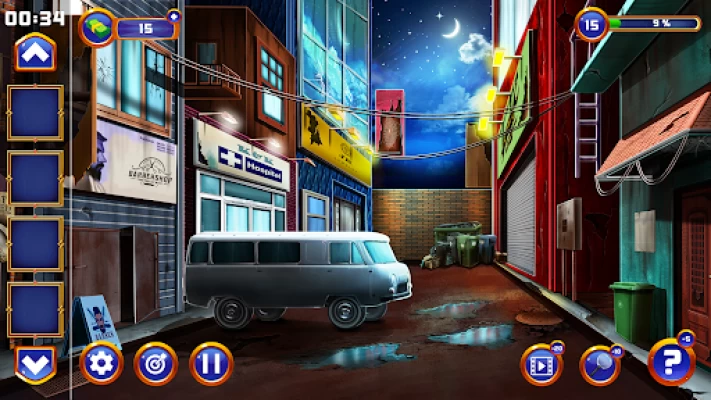
Task: Add more cash with the plus button
Action: (x=174, y=16)
